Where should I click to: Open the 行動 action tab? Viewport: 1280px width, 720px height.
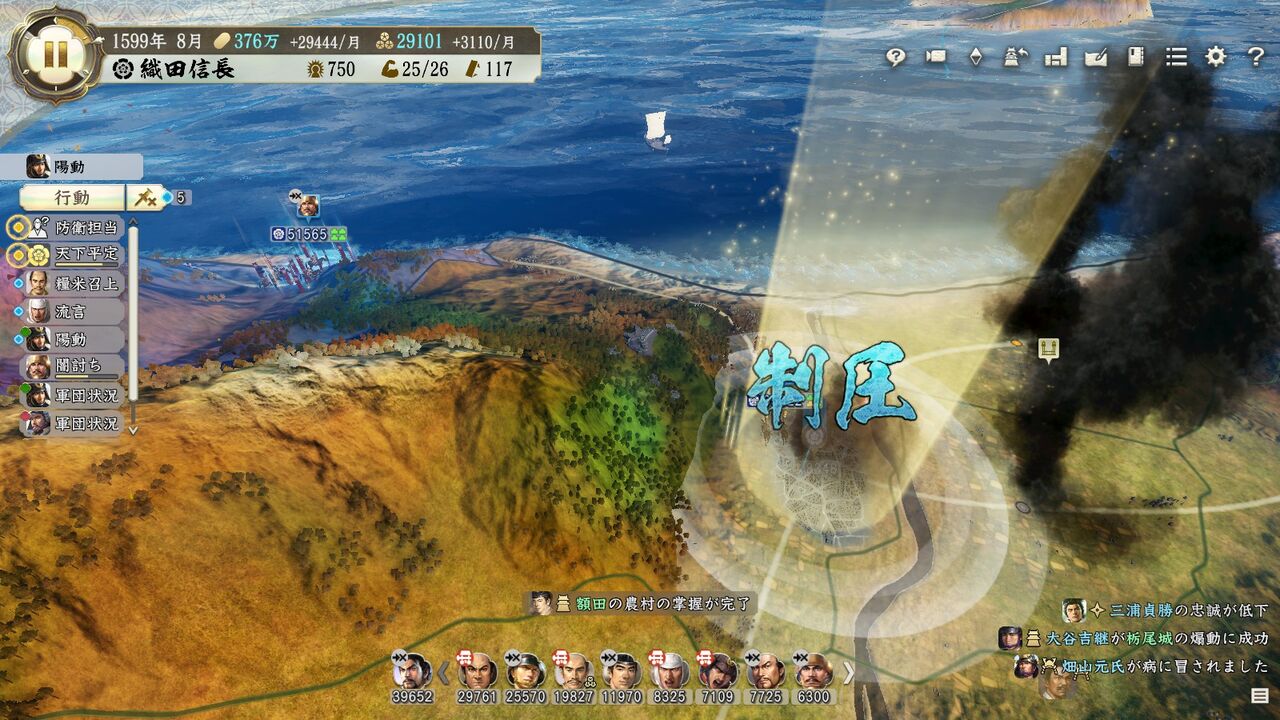coord(72,197)
